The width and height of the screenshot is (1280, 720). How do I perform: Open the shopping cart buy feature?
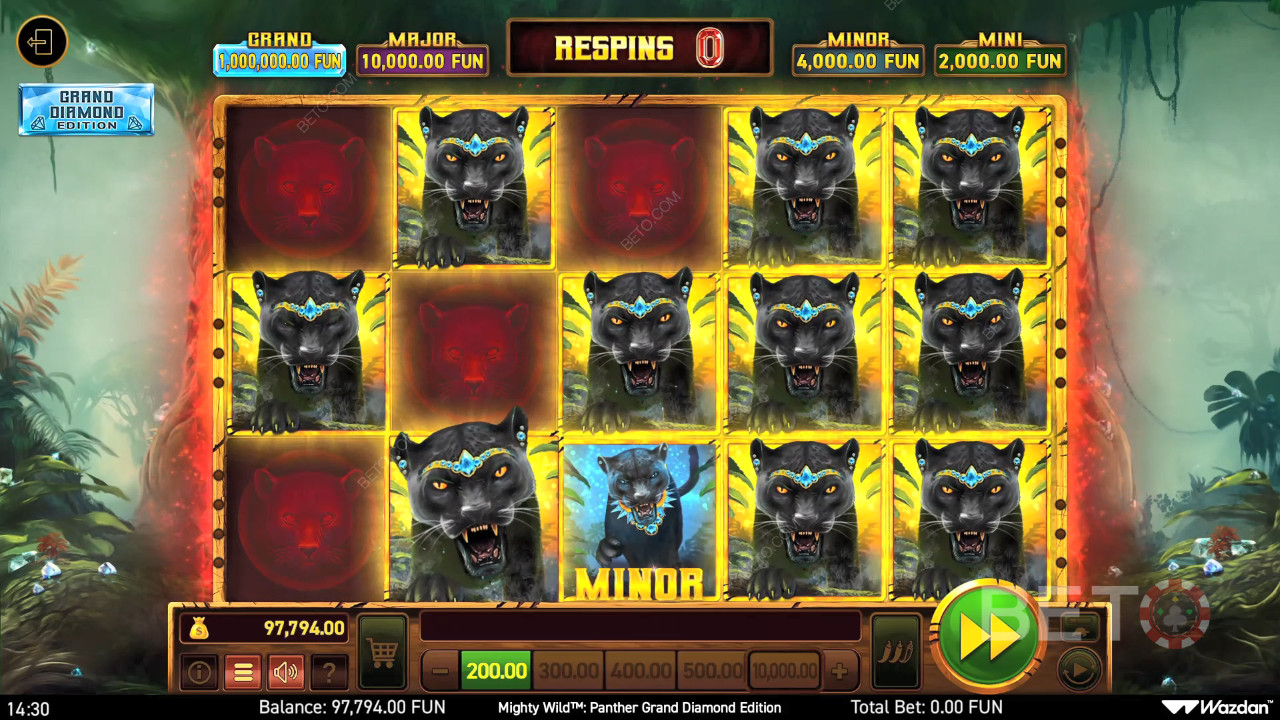382,652
